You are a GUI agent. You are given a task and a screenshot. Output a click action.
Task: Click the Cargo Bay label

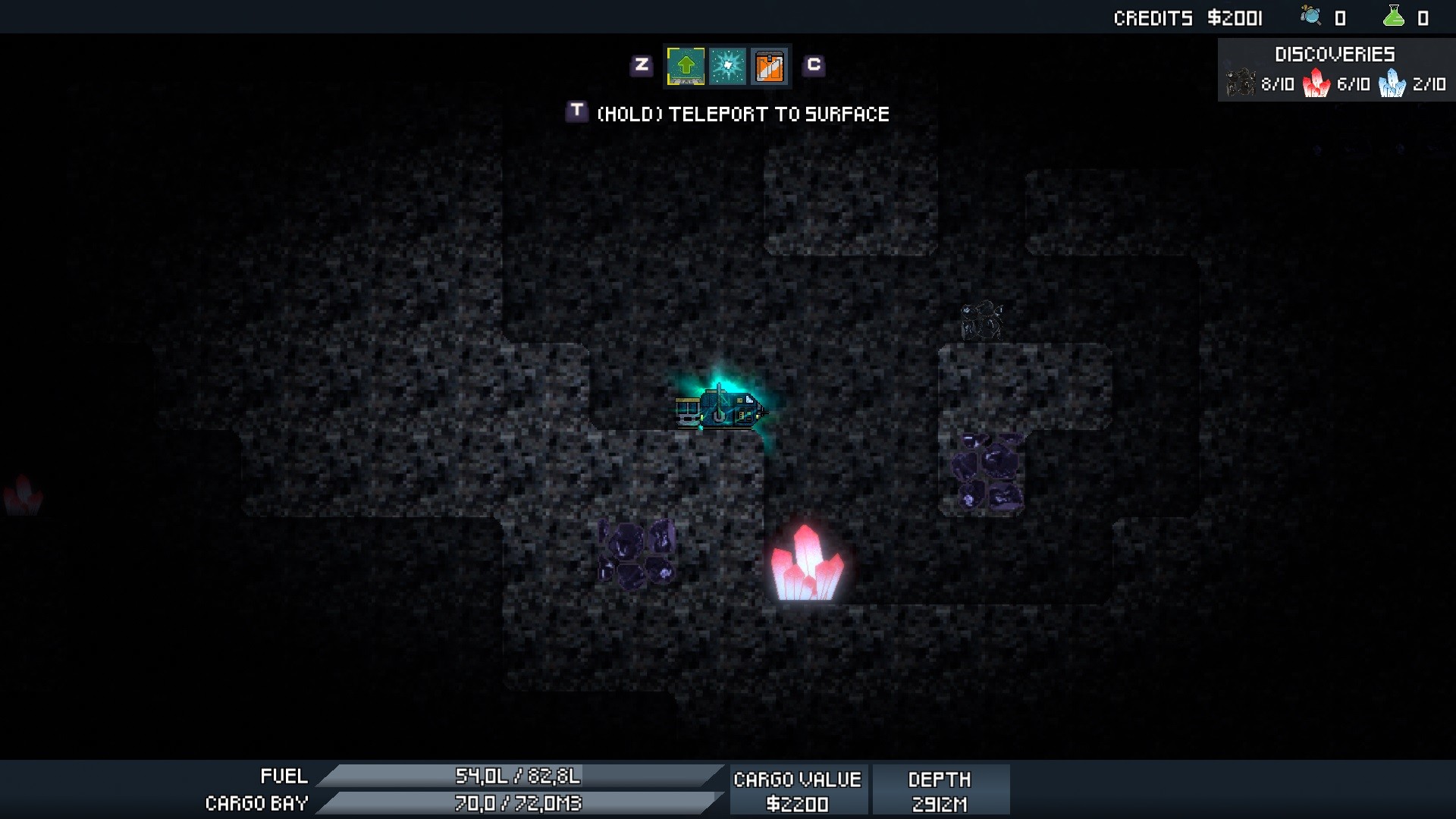tap(256, 803)
